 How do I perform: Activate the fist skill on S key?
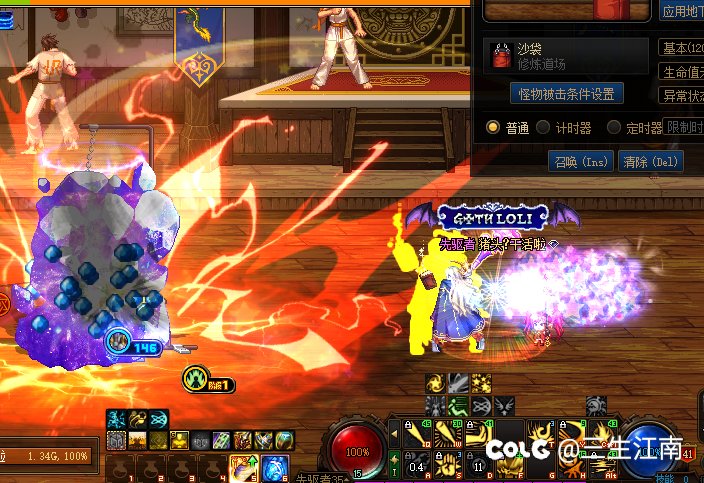point(449,464)
